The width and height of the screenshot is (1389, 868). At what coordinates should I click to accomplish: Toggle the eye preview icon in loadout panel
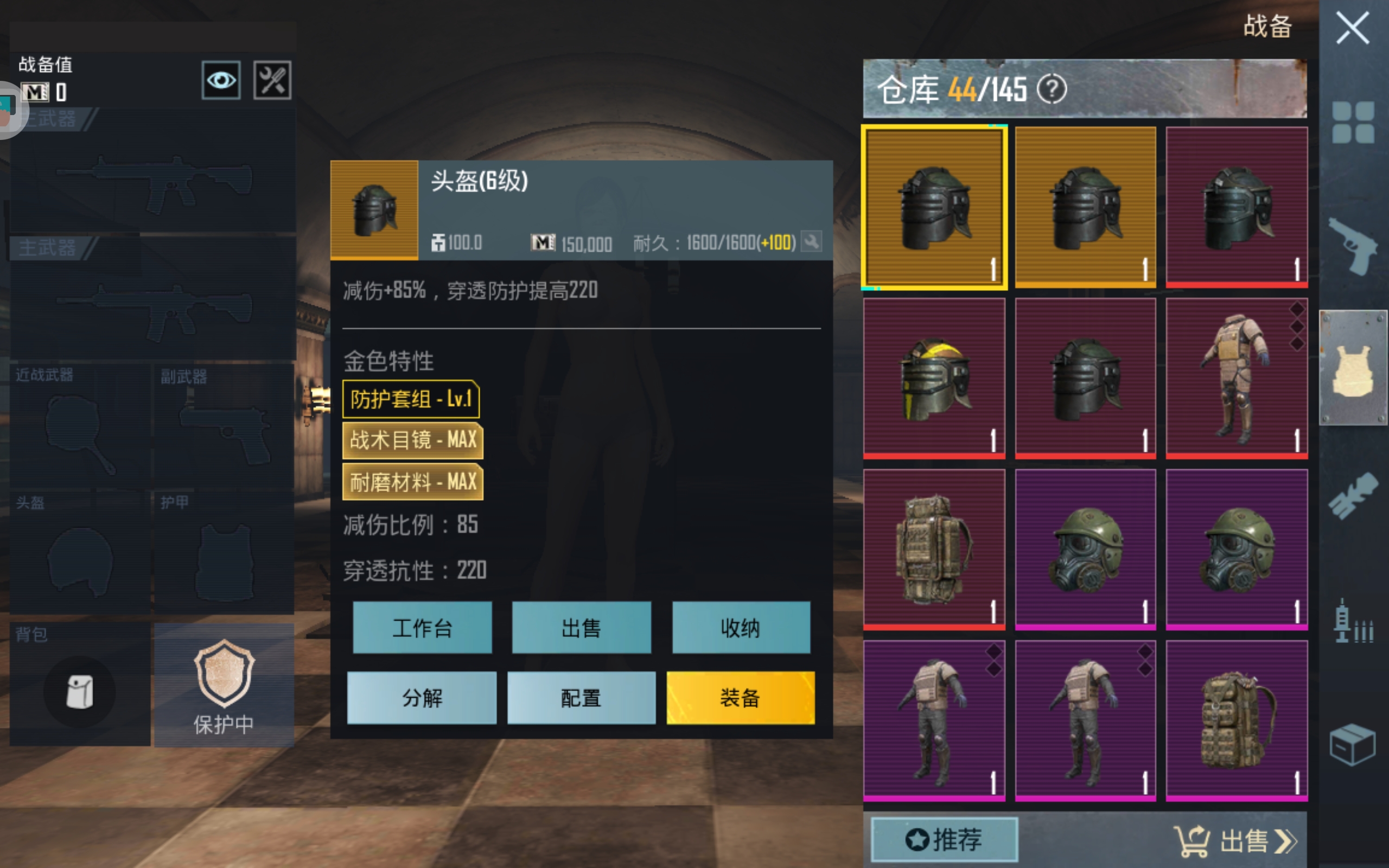(221, 80)
